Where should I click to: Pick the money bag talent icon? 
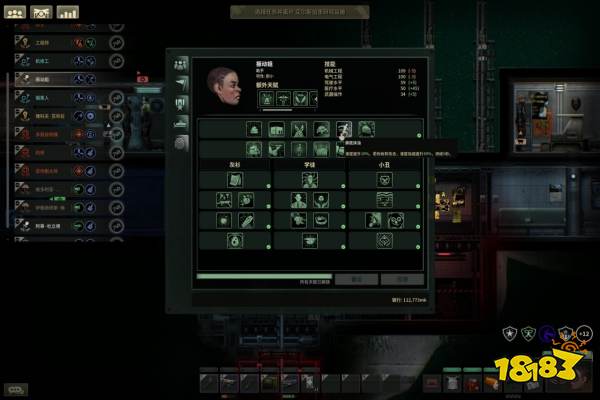(x=235, y=240)
